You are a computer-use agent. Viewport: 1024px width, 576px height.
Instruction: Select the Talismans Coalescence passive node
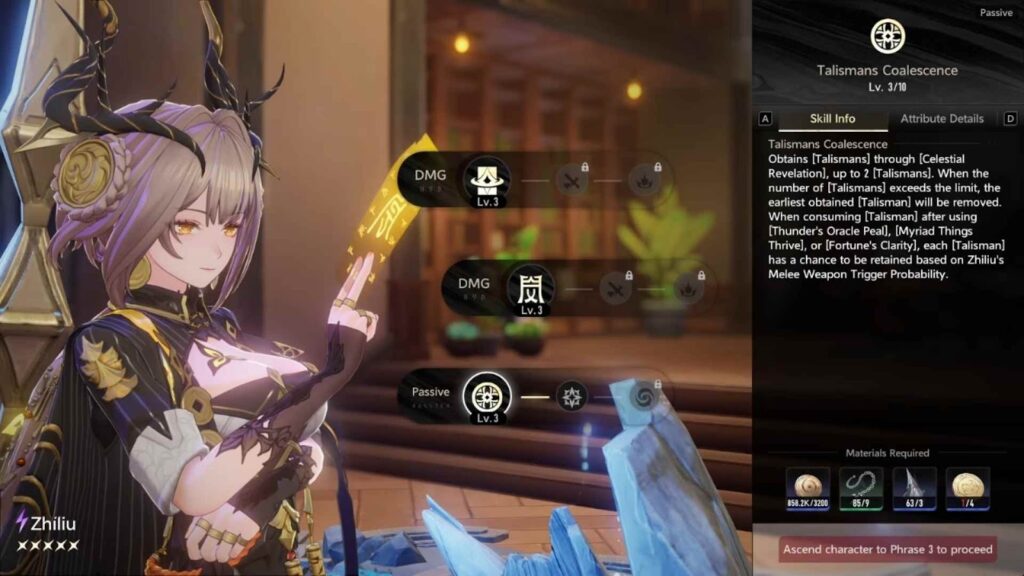pyautogui.click(x=487, y=394)
